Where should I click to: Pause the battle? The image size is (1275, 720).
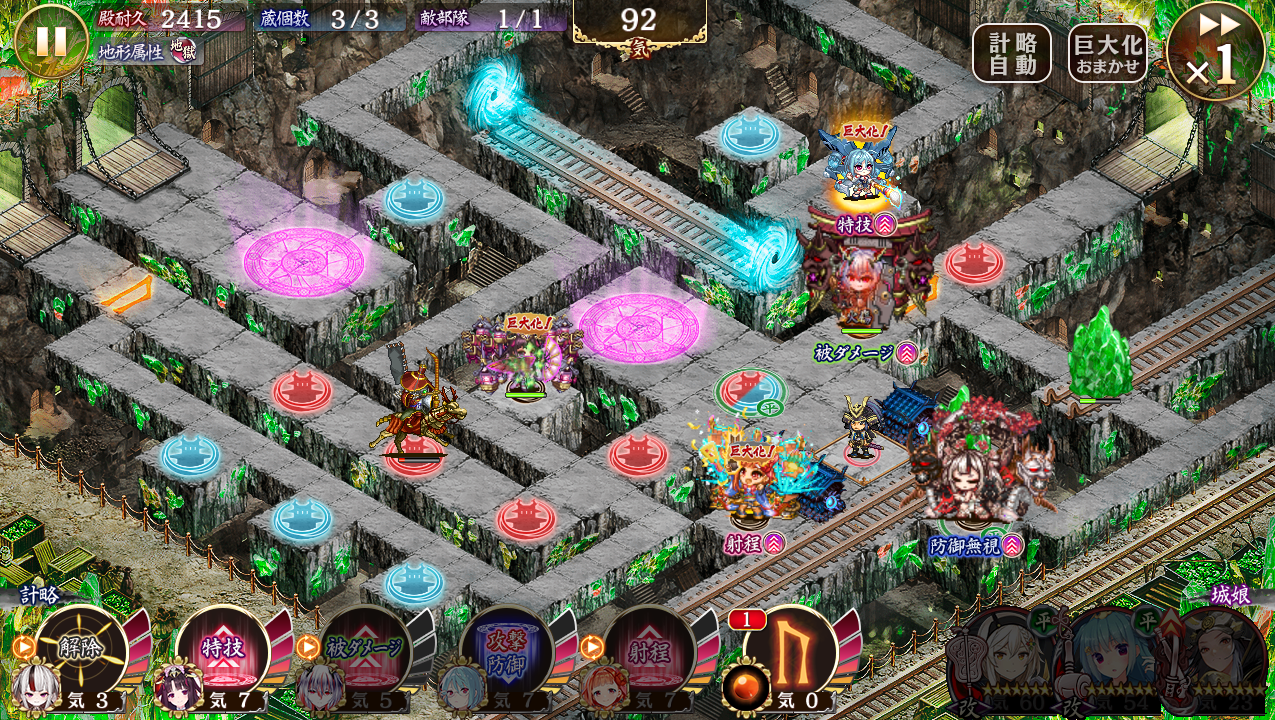click(51, 41)
